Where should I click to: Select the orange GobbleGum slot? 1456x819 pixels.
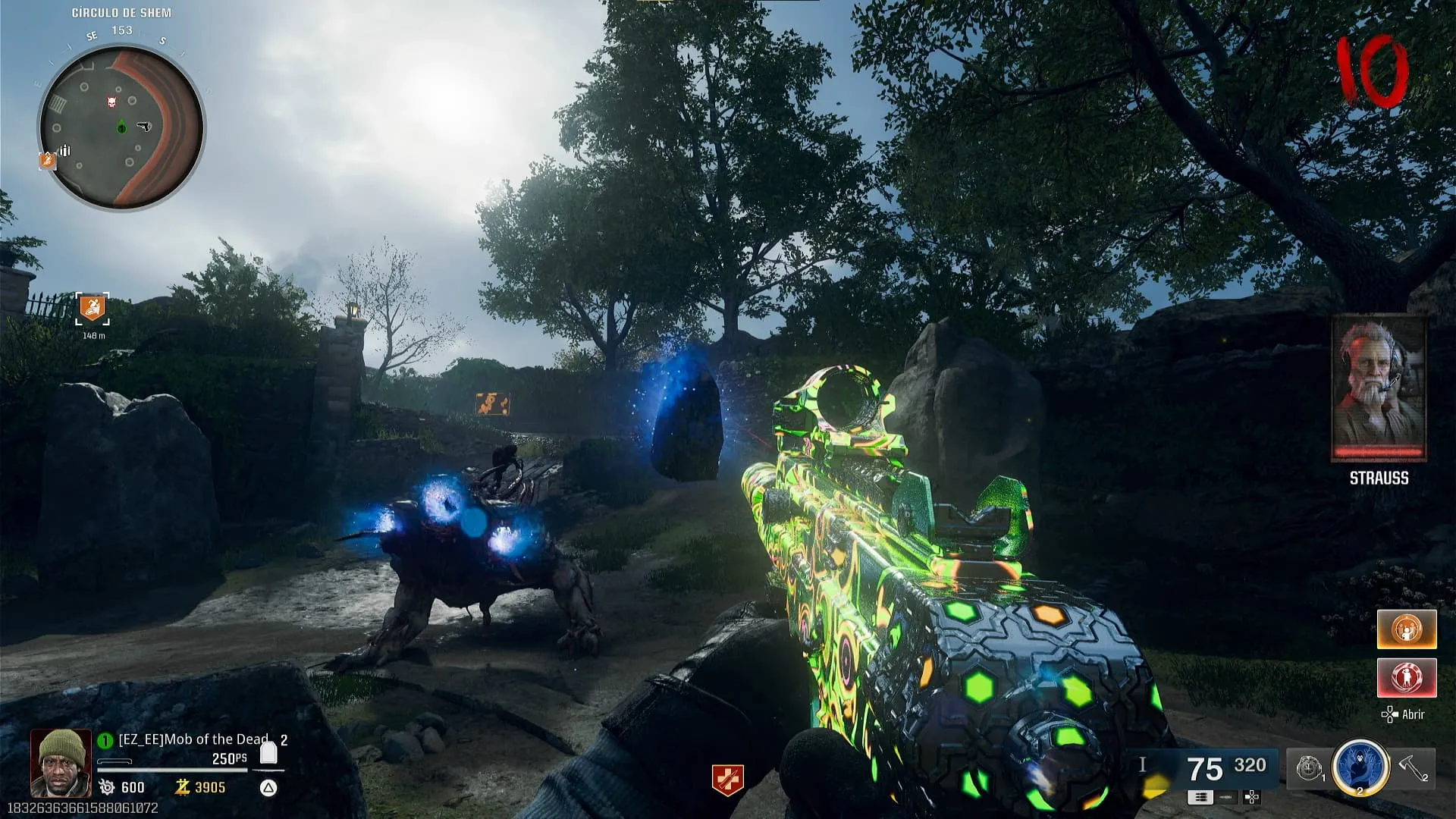[1407, 629]
